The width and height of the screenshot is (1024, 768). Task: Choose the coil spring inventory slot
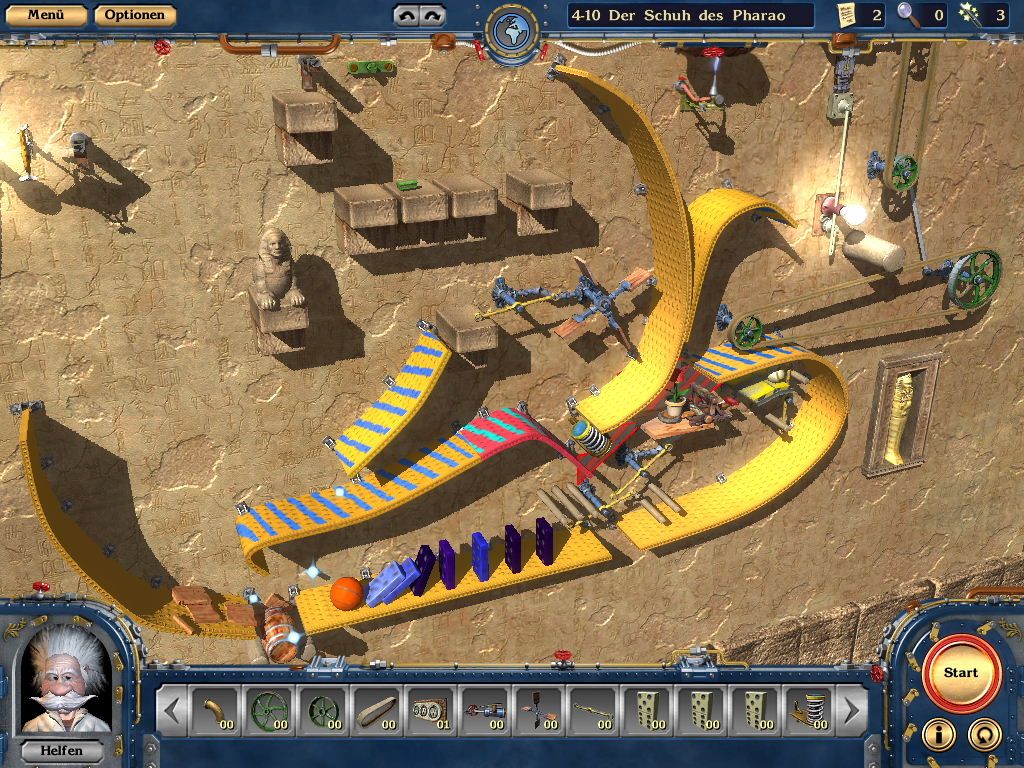pos(808,711)
